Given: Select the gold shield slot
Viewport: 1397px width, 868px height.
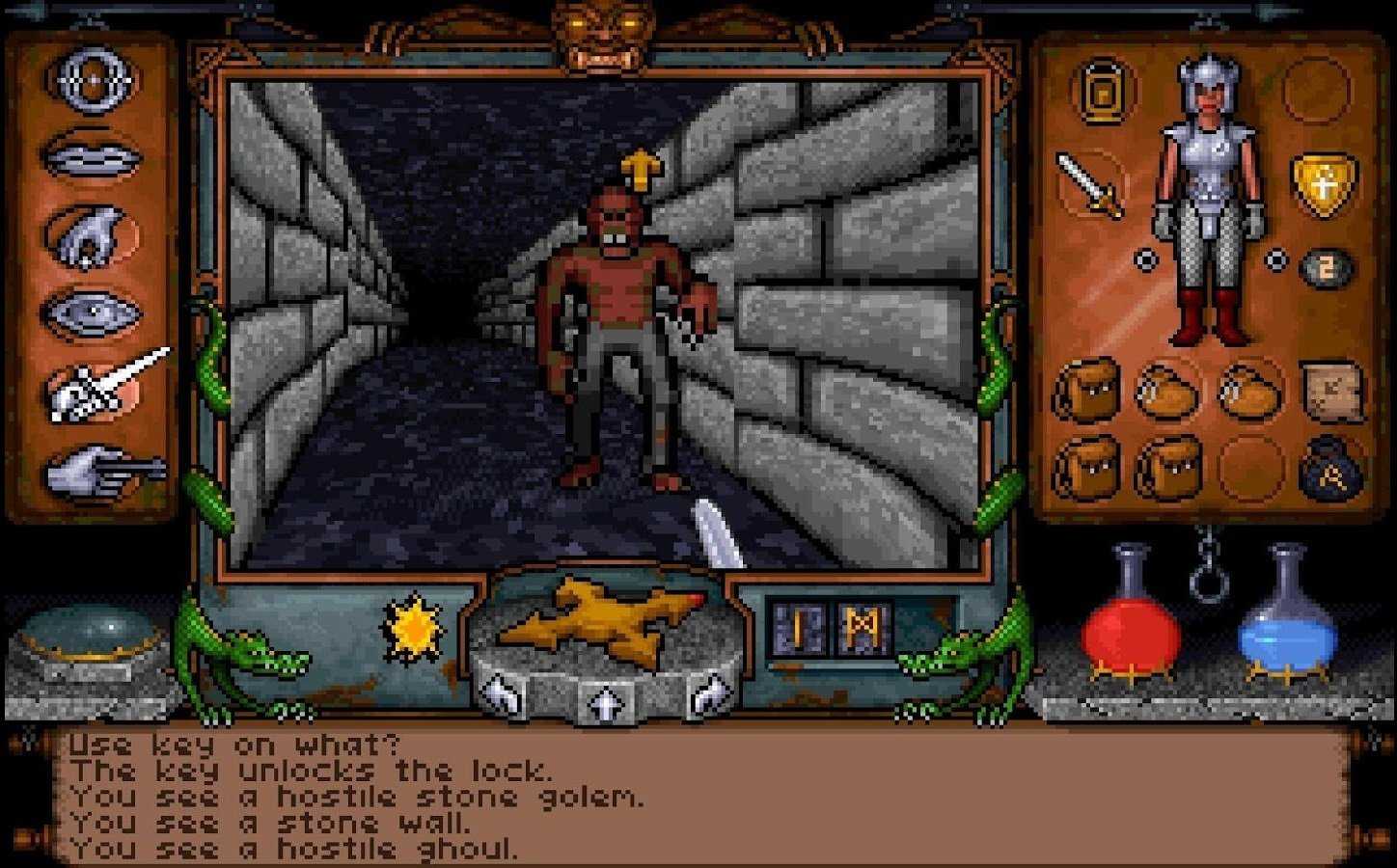Looking at the screenshot, I should point(1323,183).
